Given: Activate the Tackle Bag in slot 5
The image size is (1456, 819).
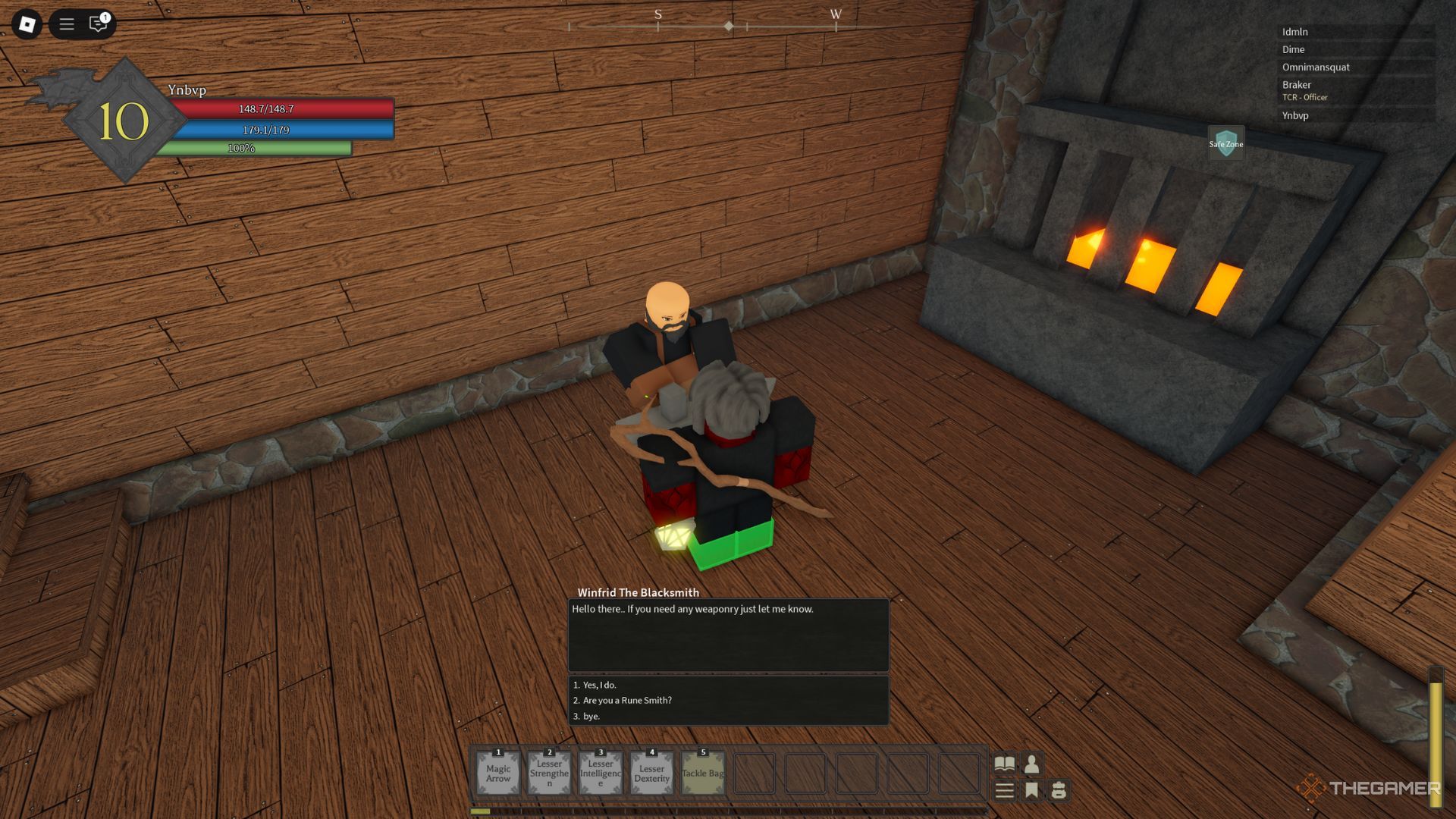Looking at the screenshot, I should click(x=701, y=772).
